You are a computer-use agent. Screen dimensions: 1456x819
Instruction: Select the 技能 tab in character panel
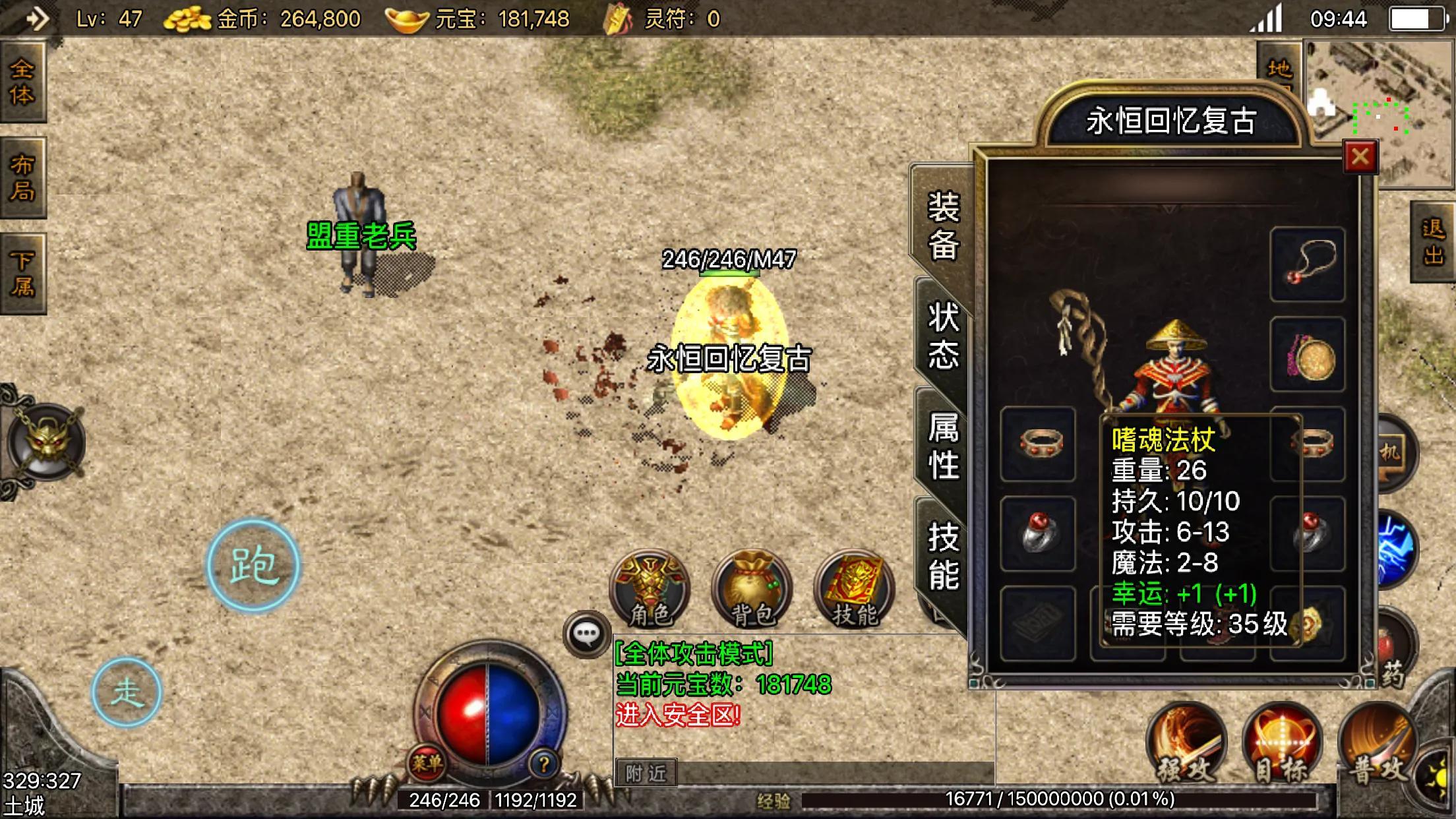tap(943, 555)
